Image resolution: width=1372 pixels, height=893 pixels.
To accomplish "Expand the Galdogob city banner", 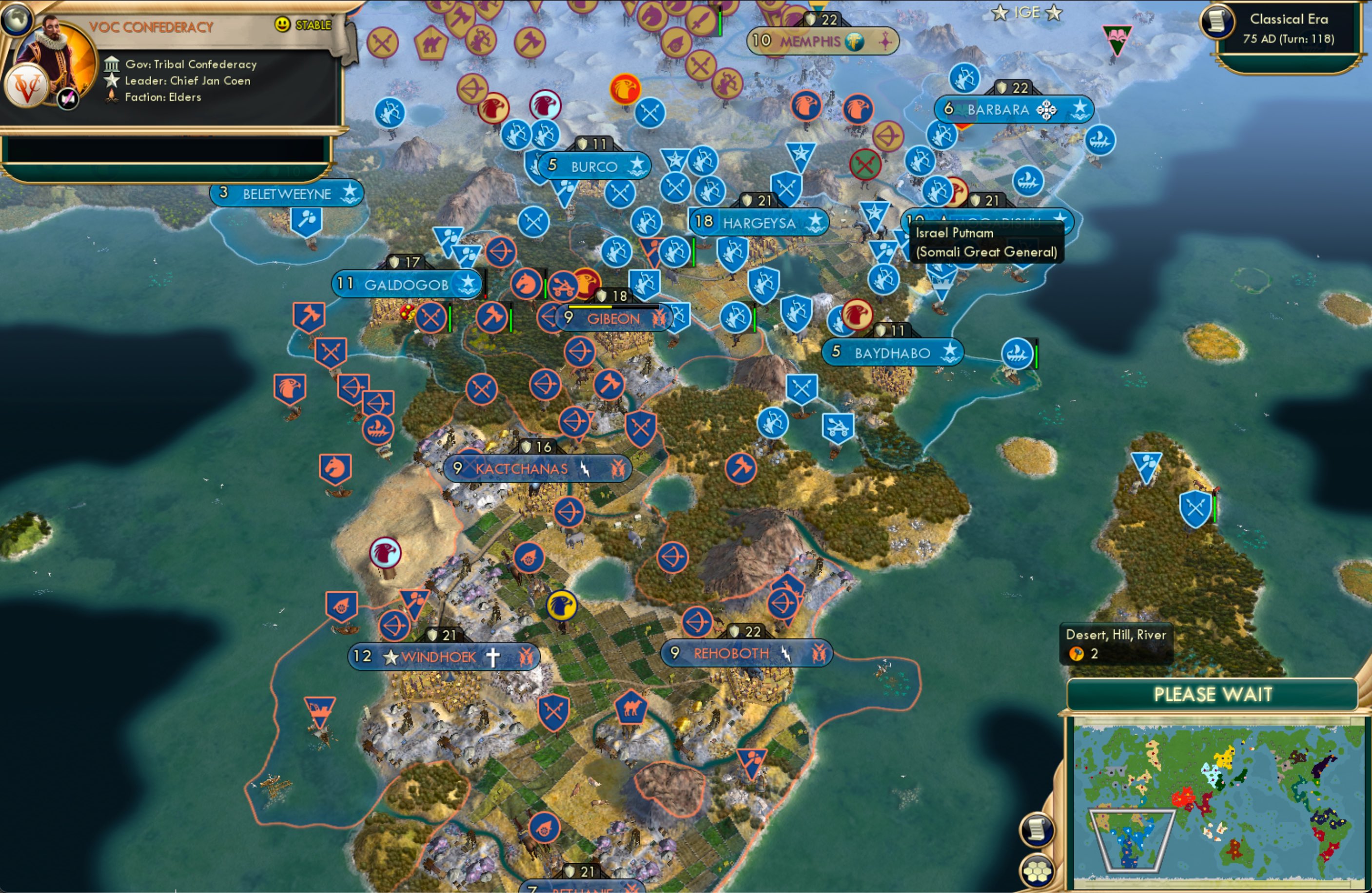I will pyautogui.click(x=407, y=283).
